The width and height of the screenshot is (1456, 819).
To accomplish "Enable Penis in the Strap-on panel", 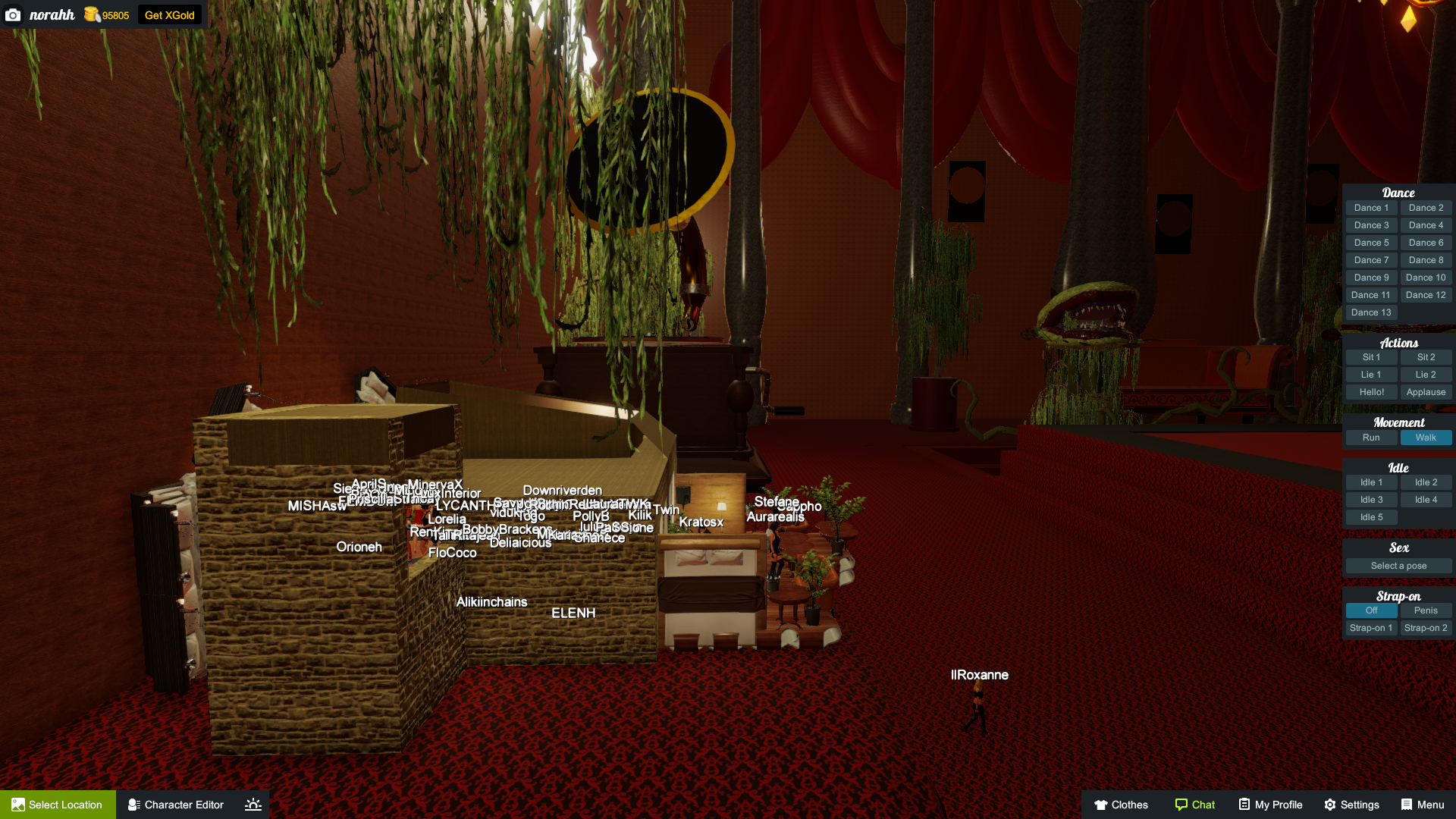I will (1426, 610).
